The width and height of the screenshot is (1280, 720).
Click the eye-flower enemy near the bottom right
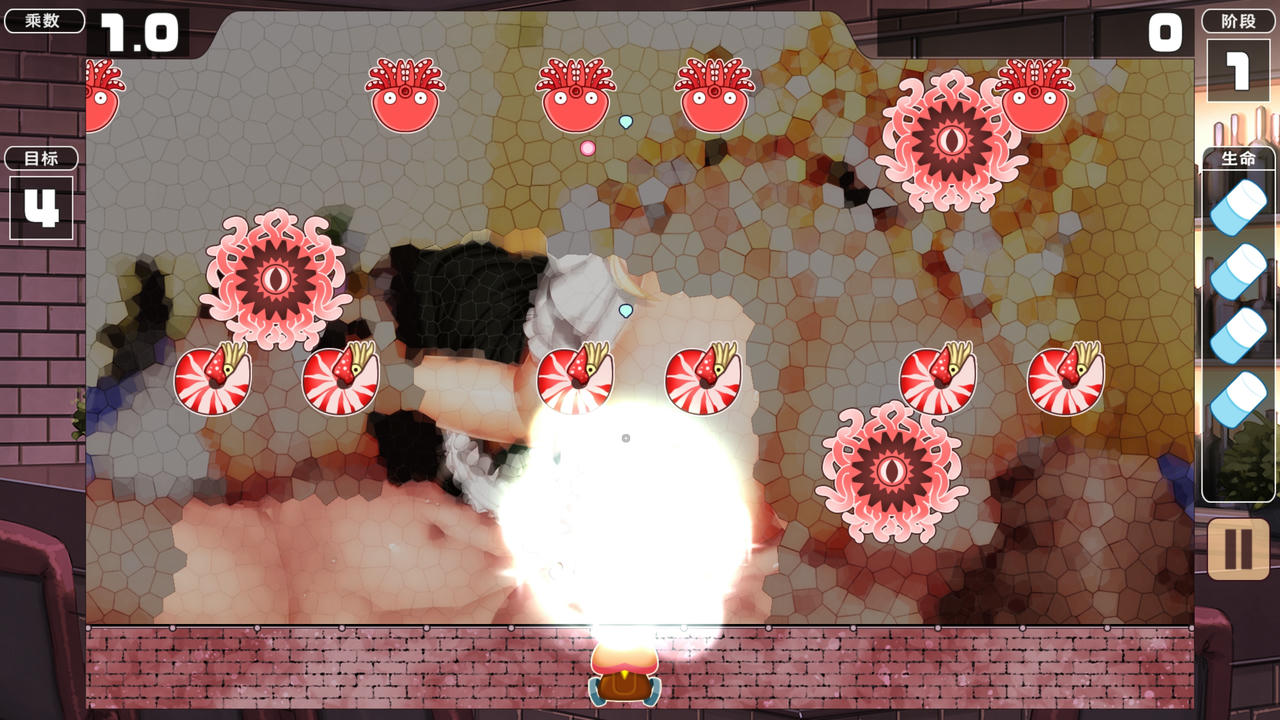coord(889,472)
